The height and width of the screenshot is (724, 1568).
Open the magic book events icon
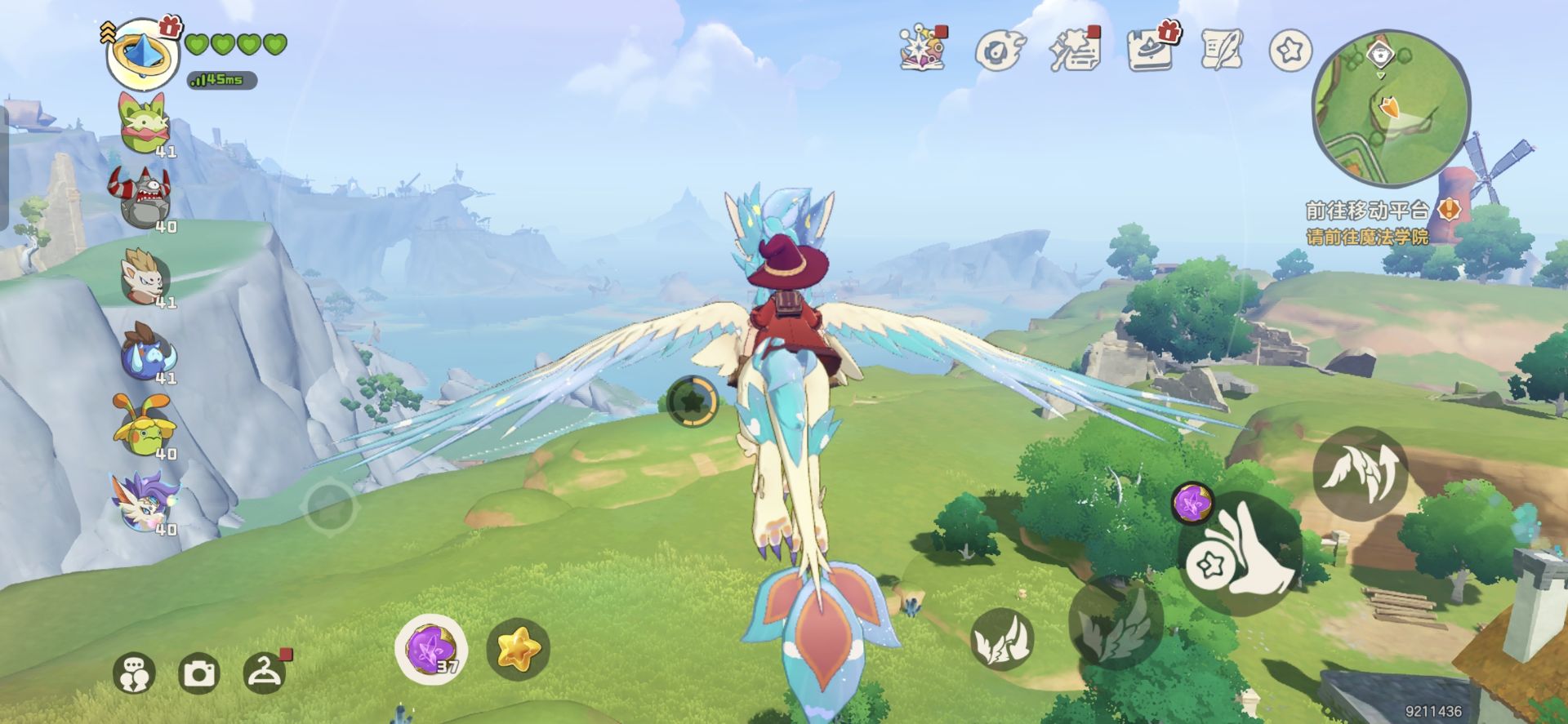point(923,48)
